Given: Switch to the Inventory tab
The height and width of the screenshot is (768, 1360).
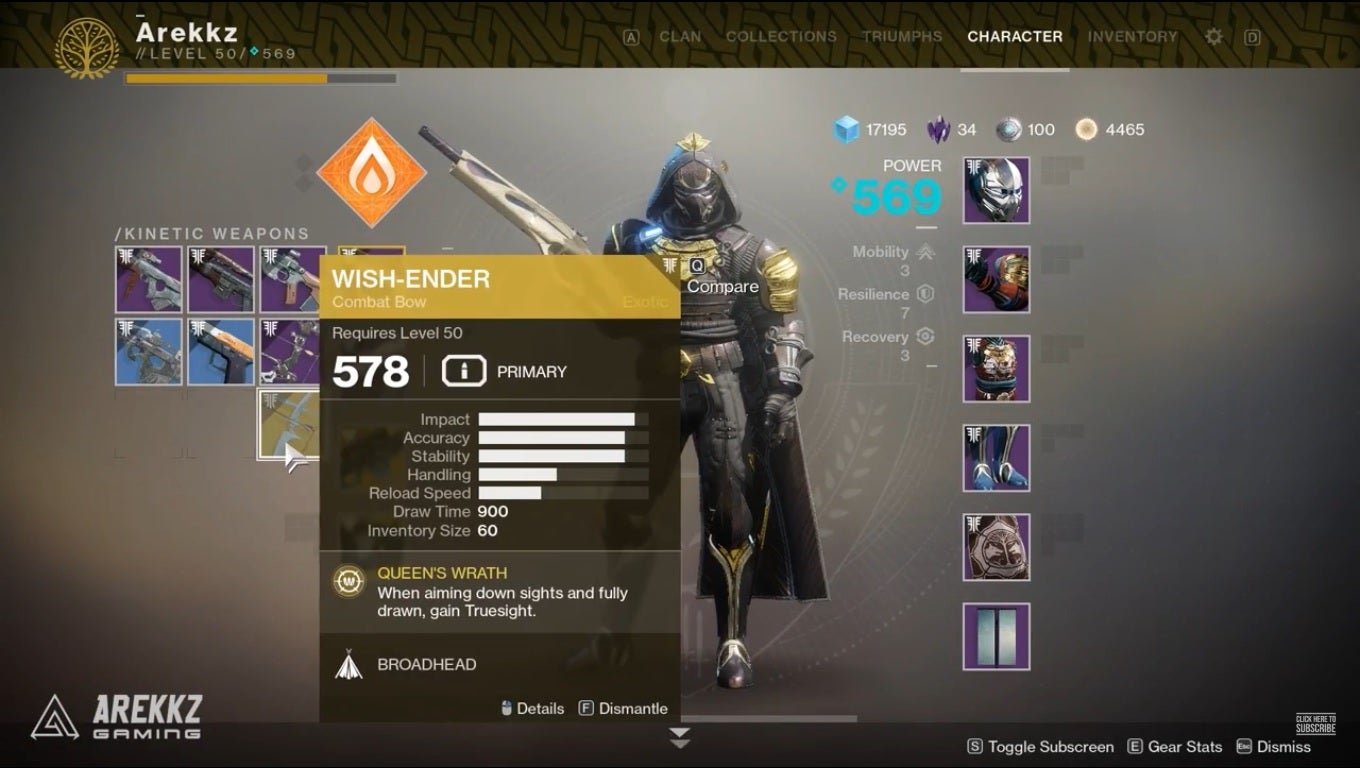Looking at the screenshot, I should (1132, 36).
